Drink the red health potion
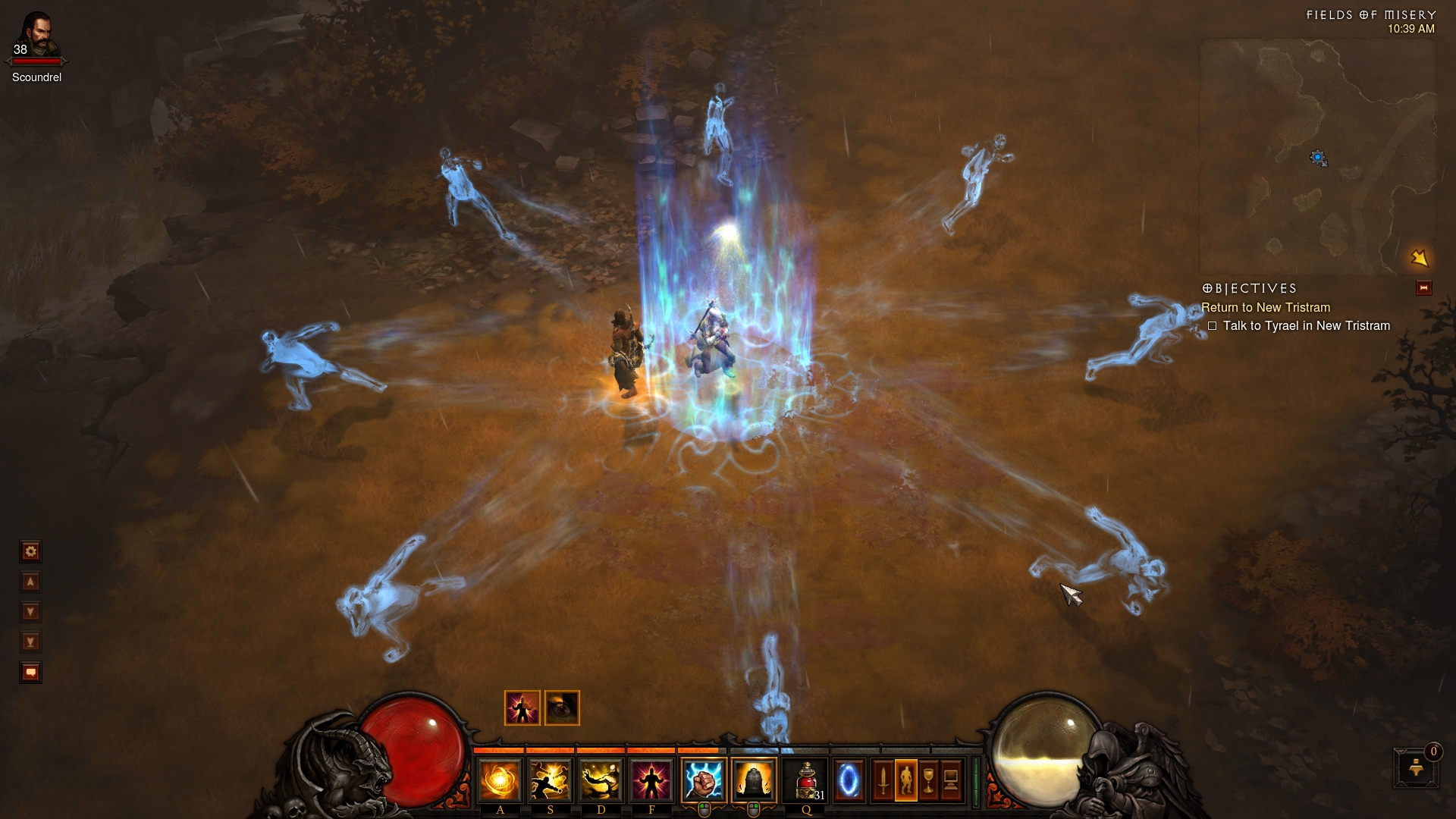 (805, 780)
